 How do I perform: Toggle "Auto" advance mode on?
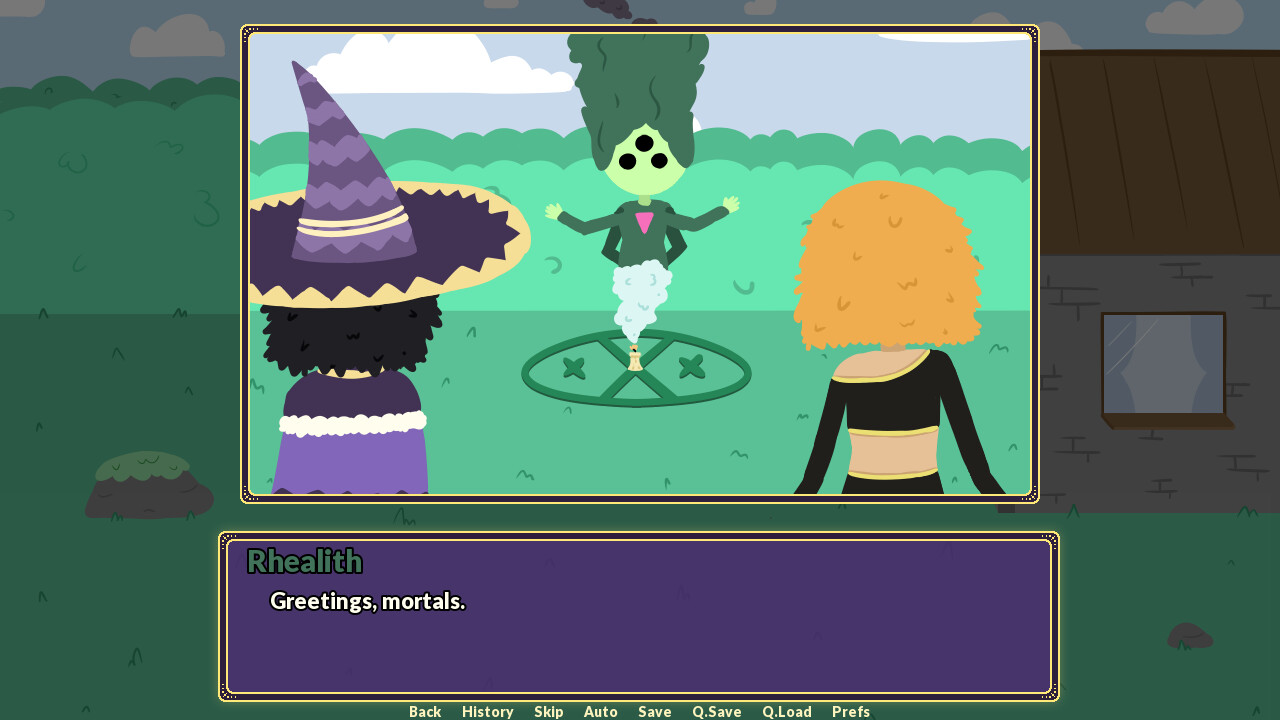pos(600,711)
